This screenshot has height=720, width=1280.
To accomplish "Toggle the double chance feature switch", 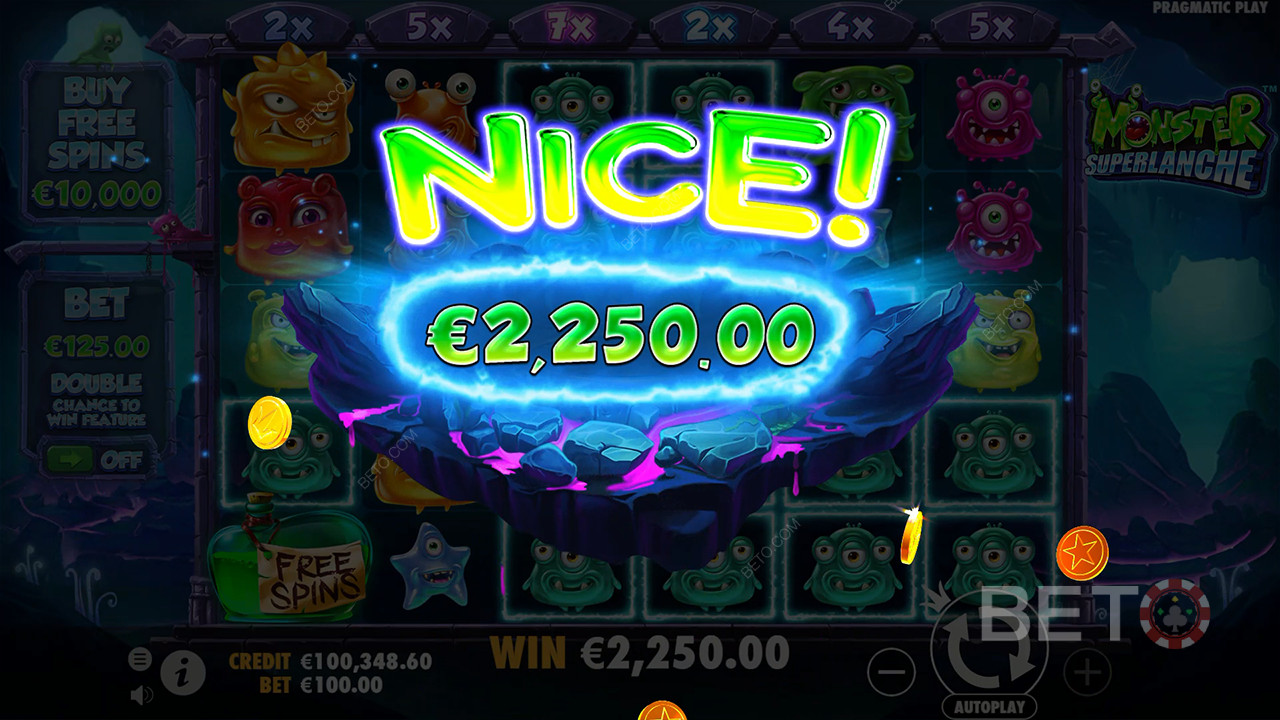I will point(97,461).
